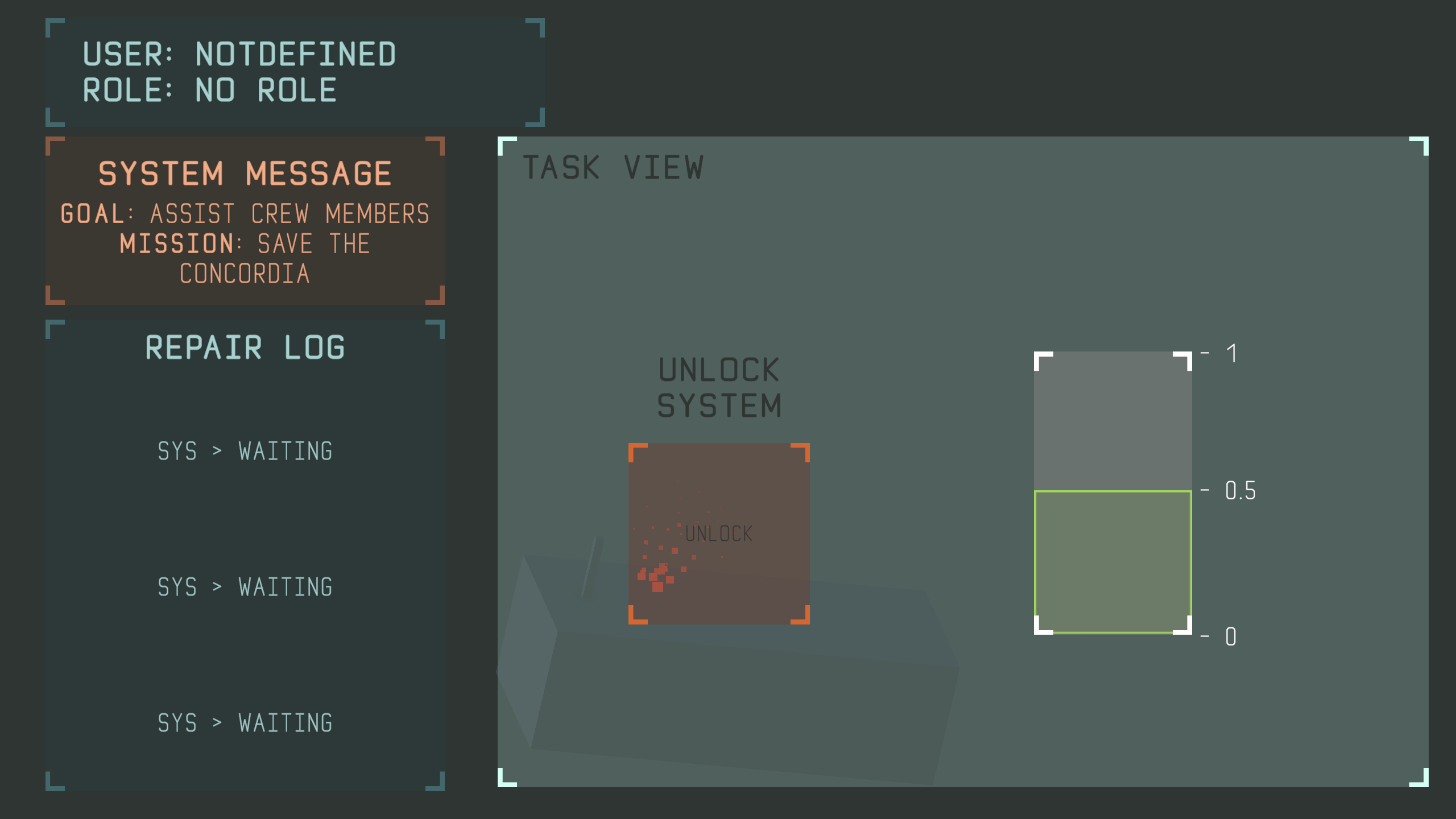Open the SYSTEM MESSAGE panel
This screenshot has width=1456, height=819.
pyautogui.click(x=245, y=222)
